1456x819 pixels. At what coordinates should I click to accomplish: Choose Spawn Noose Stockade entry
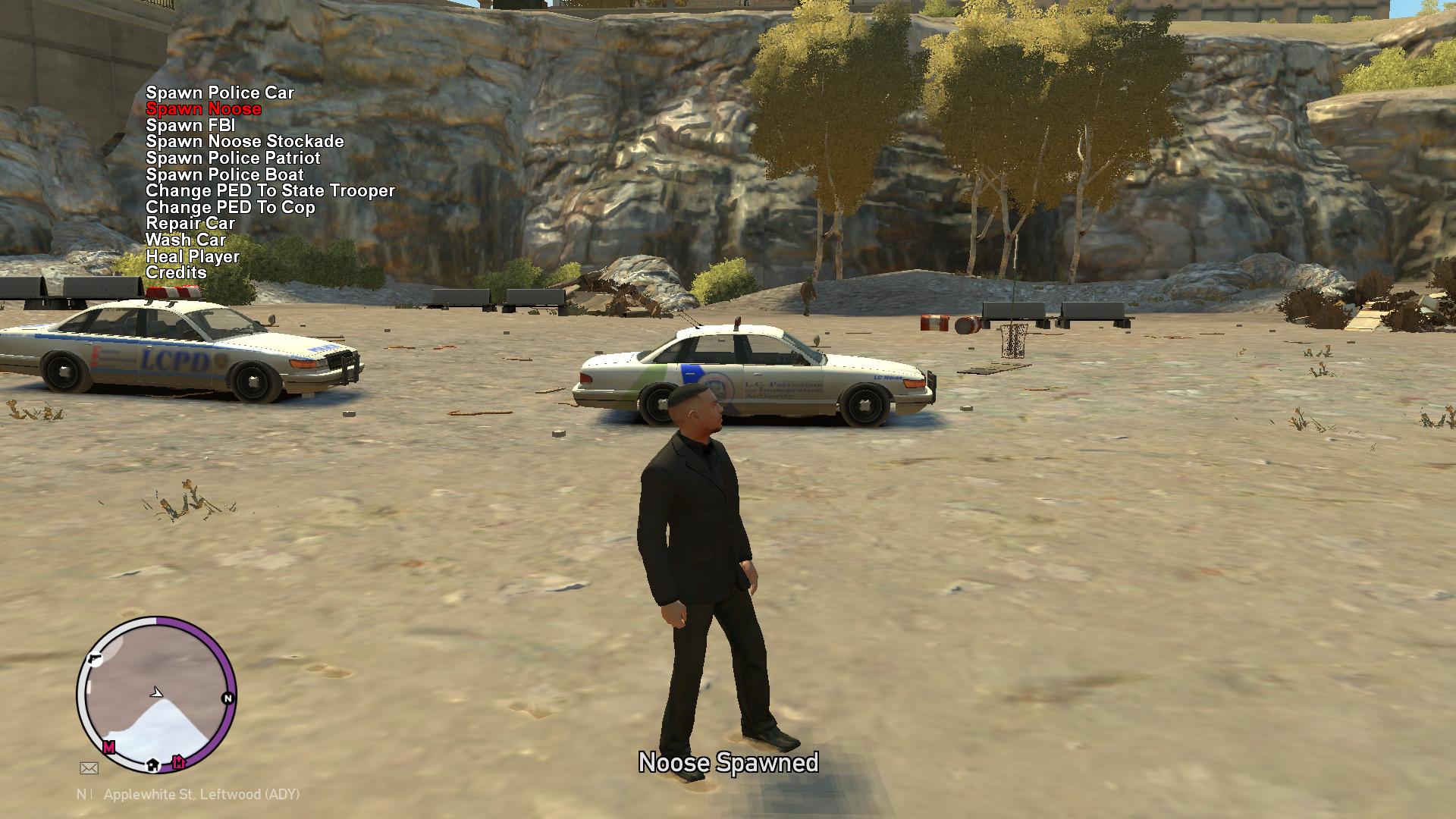click(x=245, y=142)
